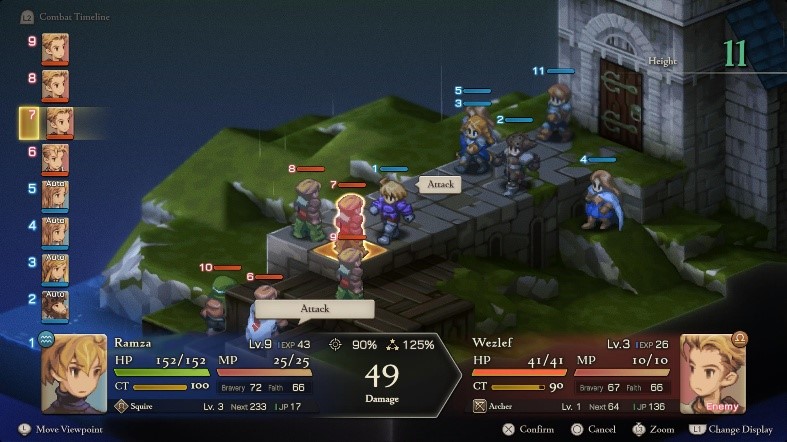Pick the Auto unit at timeline slot 2
Viewport: 787px width, 442px height.
pos(55,302)
